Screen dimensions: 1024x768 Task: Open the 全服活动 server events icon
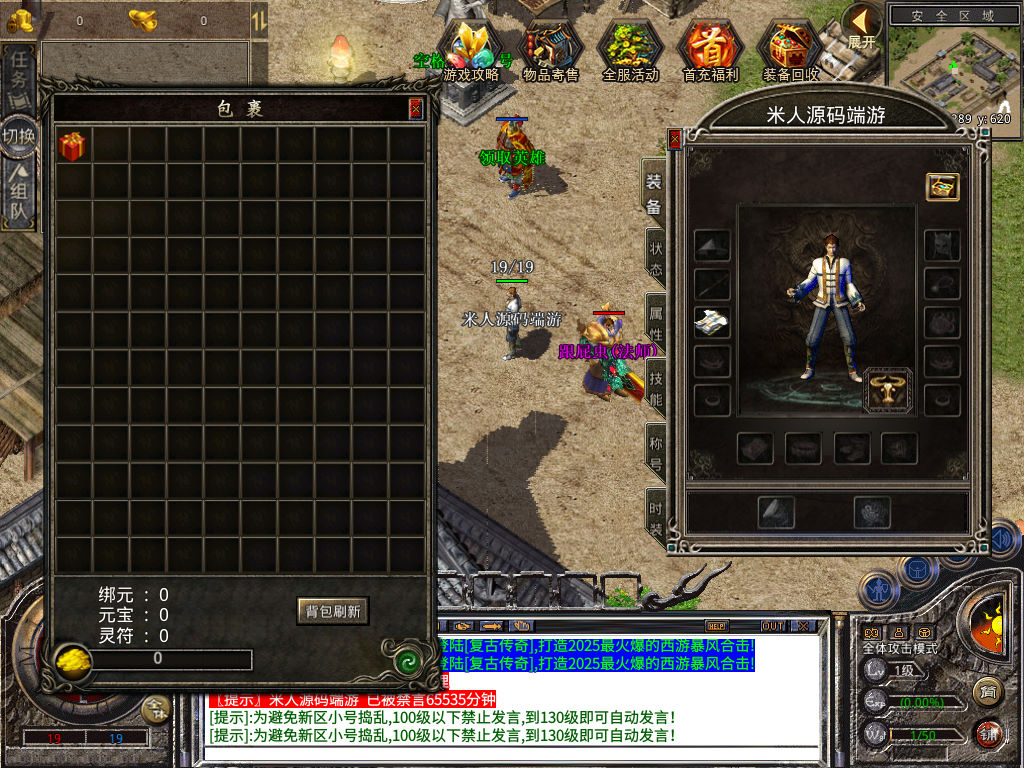[x=630, y=48]
